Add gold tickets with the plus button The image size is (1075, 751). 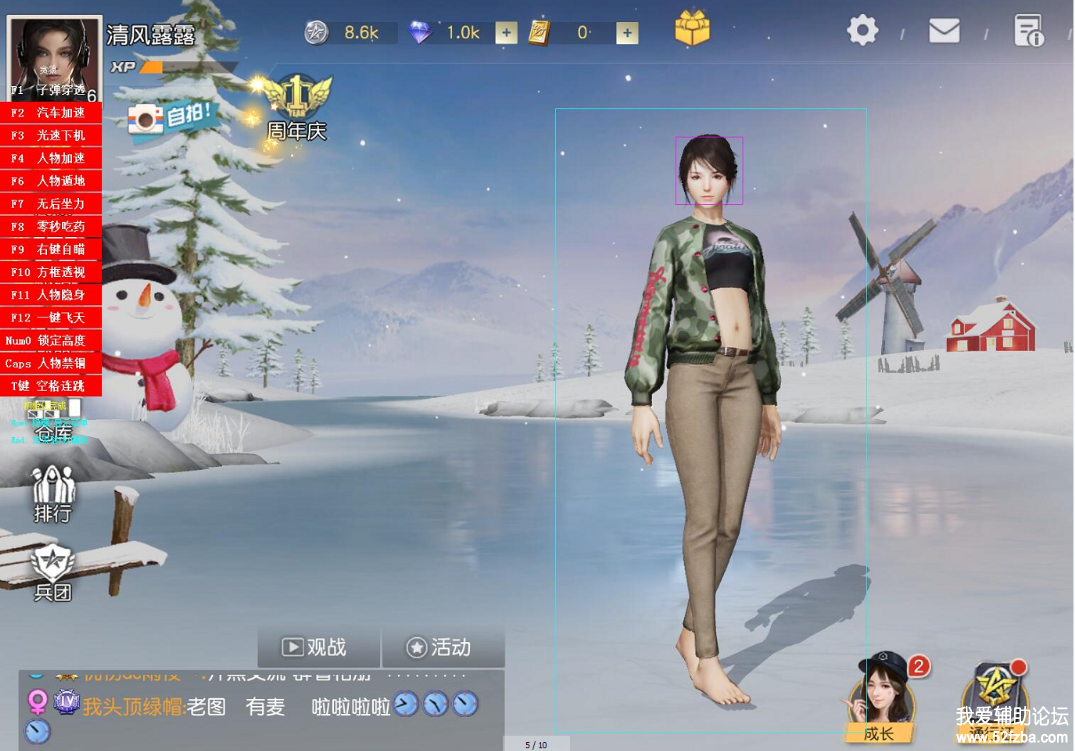627,33
